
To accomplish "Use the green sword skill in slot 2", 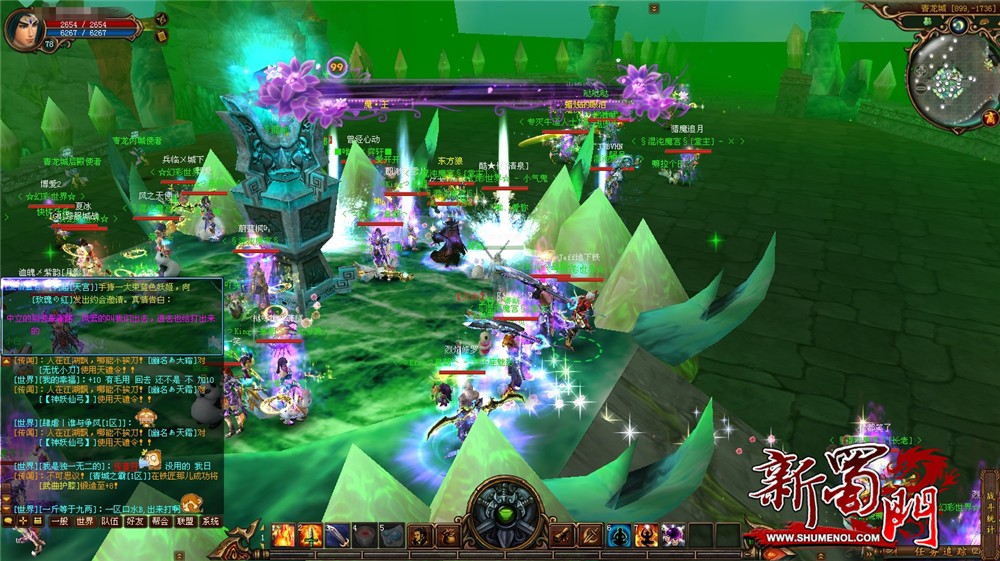I will 311,536.
